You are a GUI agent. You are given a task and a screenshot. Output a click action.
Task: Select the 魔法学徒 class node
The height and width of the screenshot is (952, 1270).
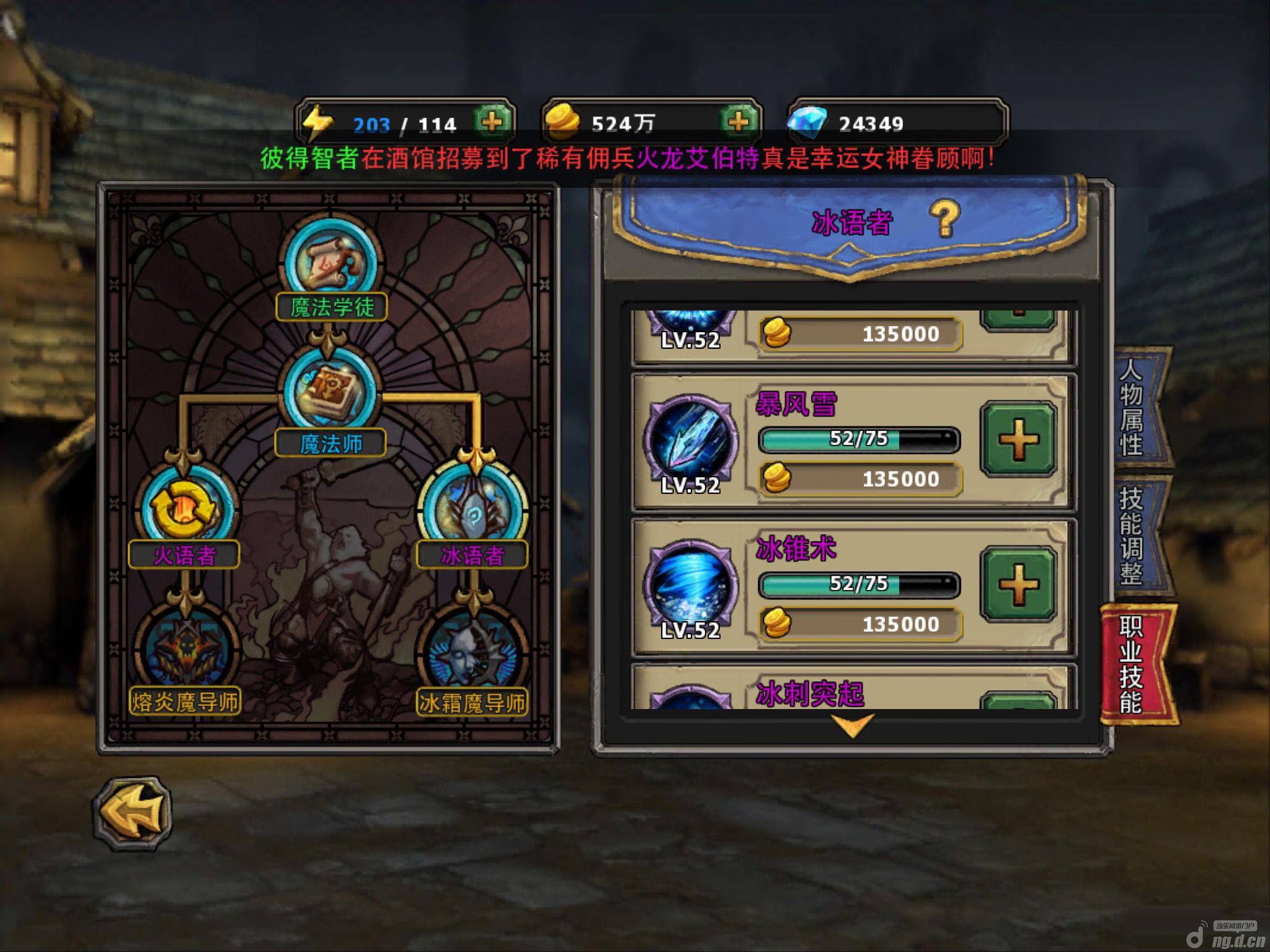[x=331, y=263]
